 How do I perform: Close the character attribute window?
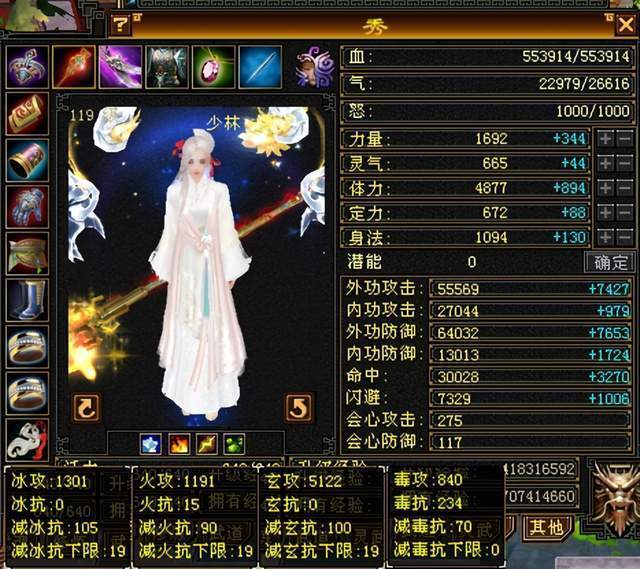click(625, 23)
